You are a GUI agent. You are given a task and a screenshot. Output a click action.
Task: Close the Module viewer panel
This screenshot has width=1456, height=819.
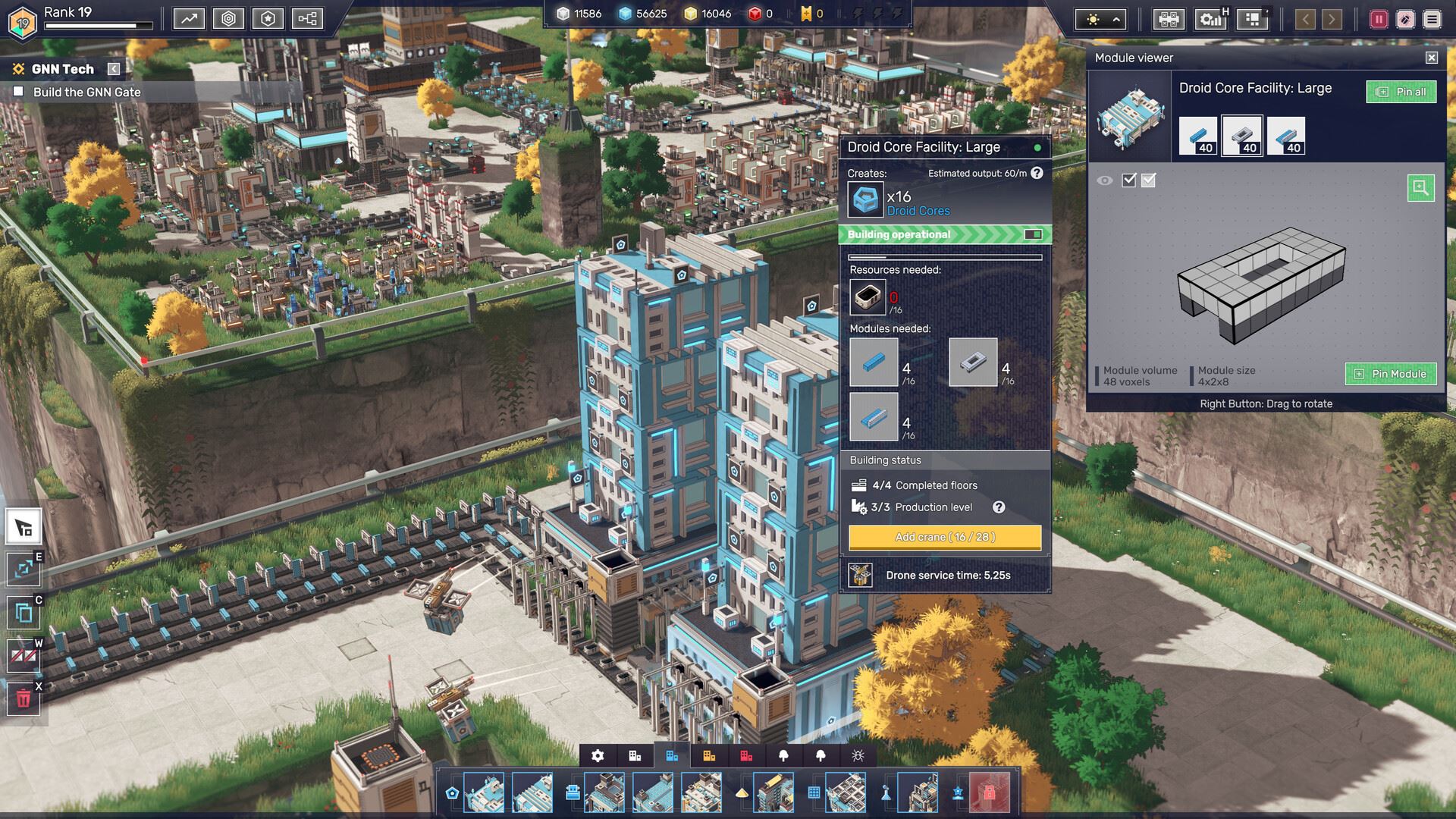coord(1431,58)
